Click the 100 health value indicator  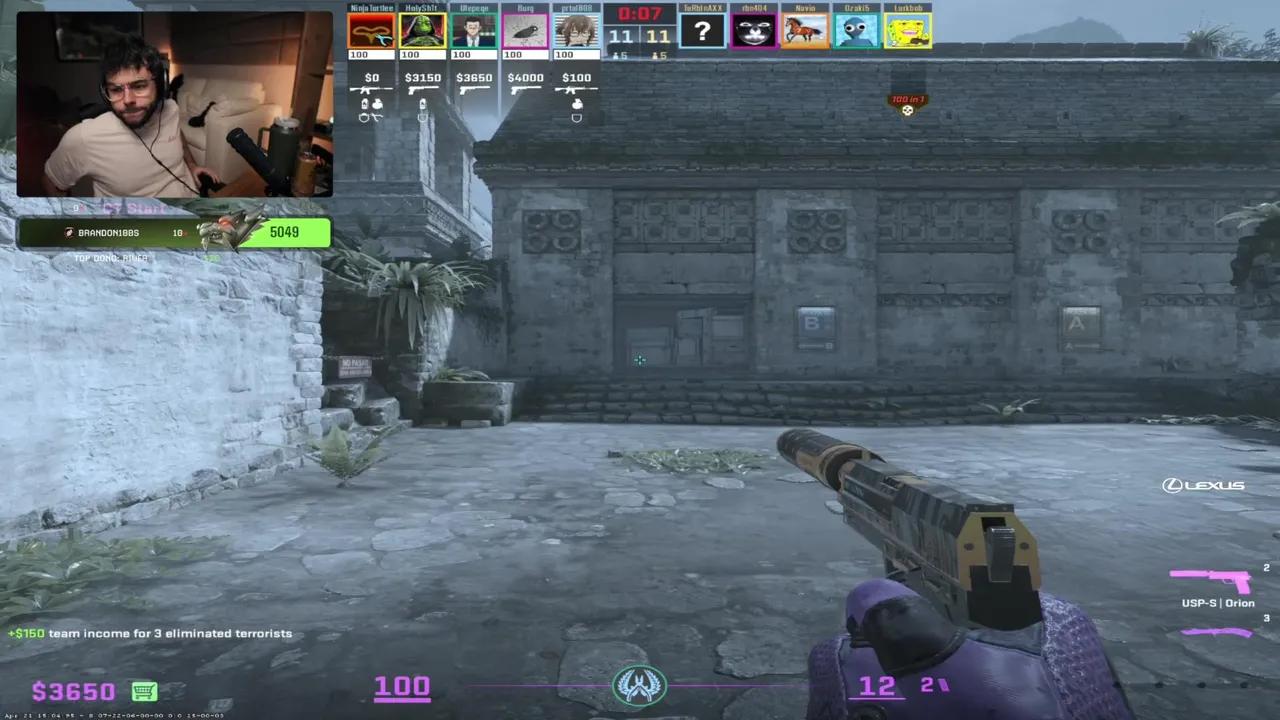[402, 686]
